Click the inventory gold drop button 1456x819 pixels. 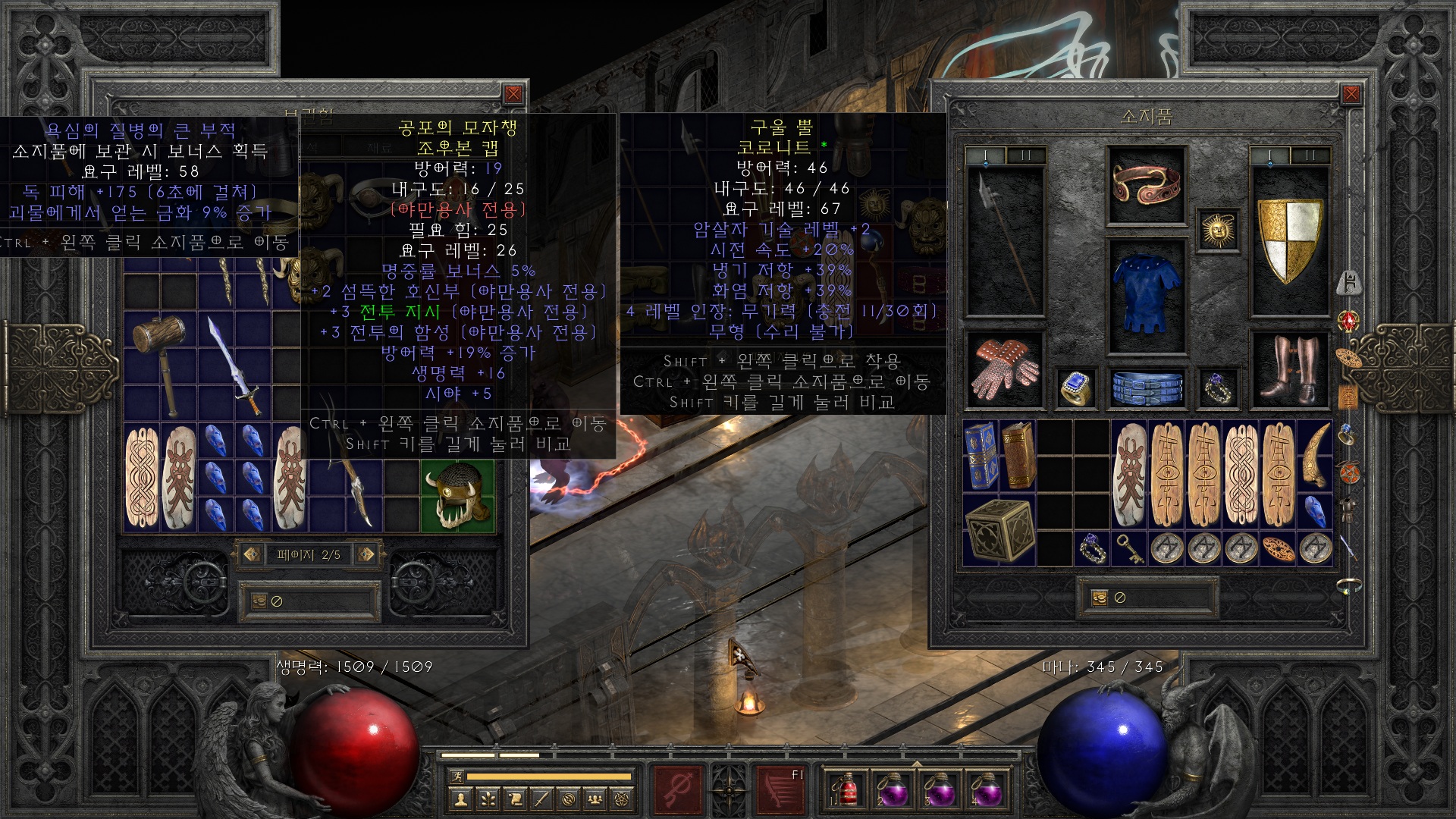[x=1100, y=598]
